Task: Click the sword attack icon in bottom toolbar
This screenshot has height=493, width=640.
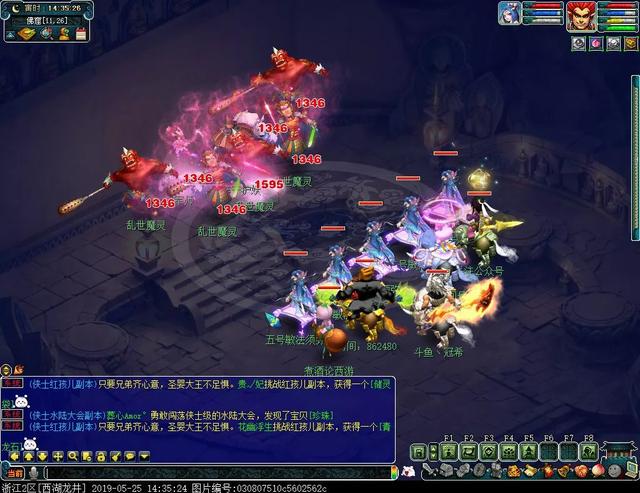Action: 428,471
